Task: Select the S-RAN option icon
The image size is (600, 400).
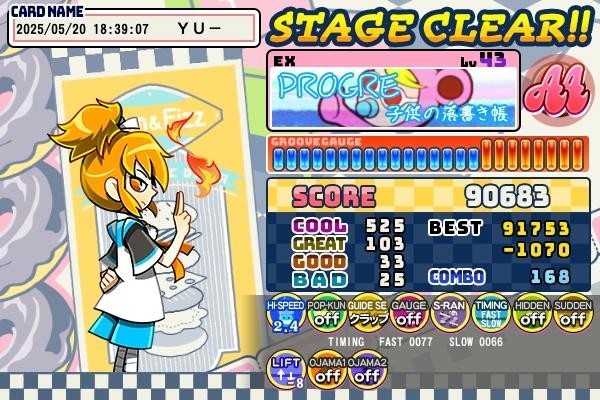Action: [x=449, y=316]
